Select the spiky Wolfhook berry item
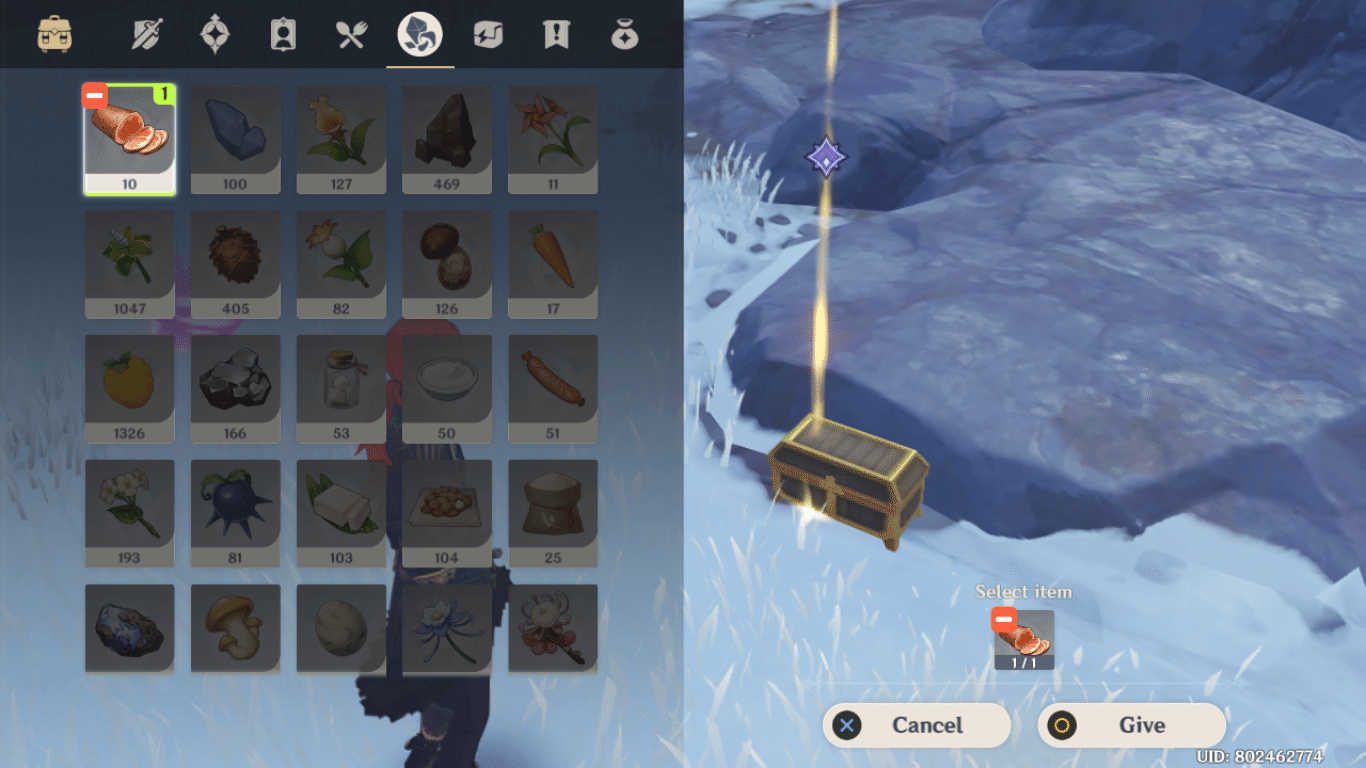This screenshot has width=1366, height=768. [x=235, y=512]
